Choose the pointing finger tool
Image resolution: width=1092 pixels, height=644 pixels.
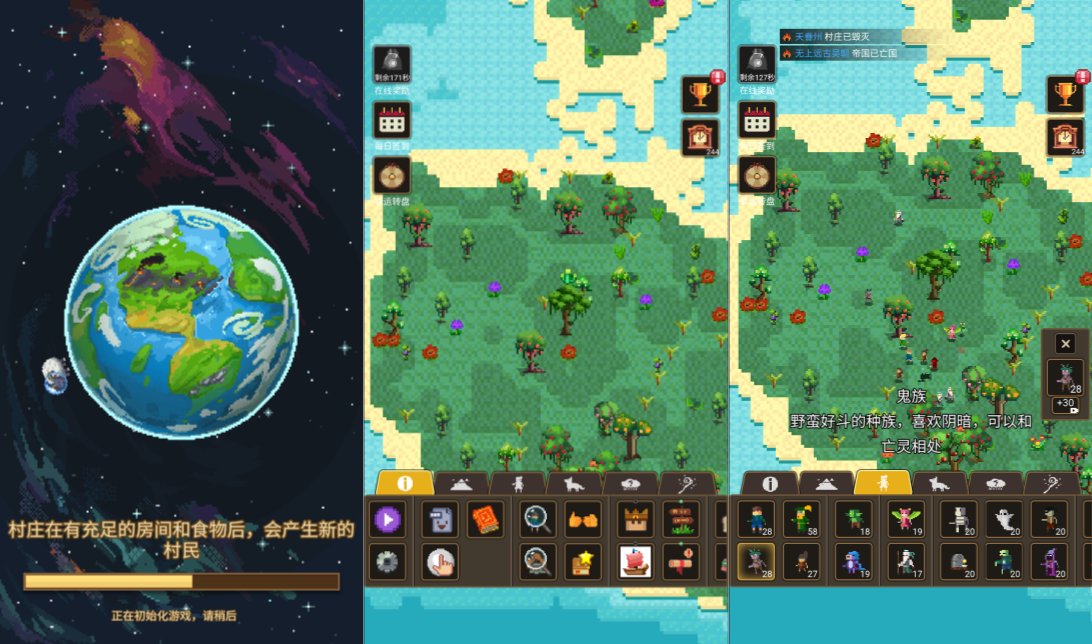[439, 562]
